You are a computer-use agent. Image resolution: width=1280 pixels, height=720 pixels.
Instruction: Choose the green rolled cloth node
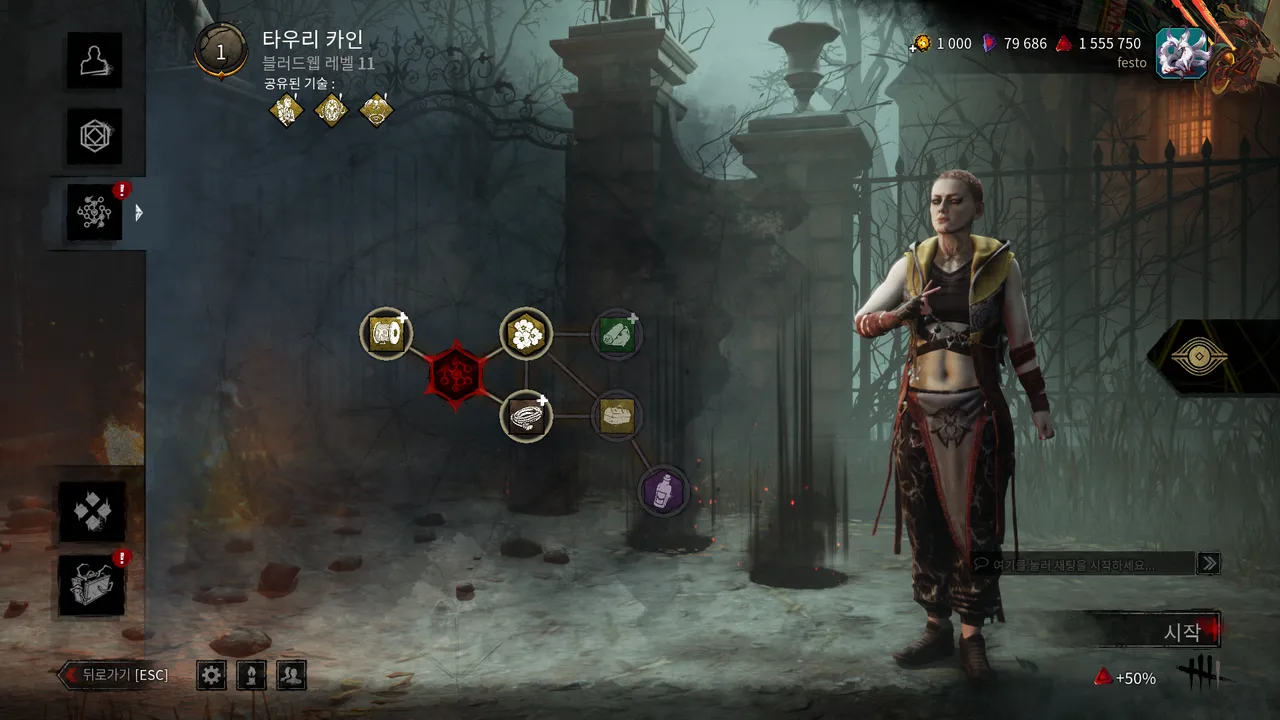point(616,334)
